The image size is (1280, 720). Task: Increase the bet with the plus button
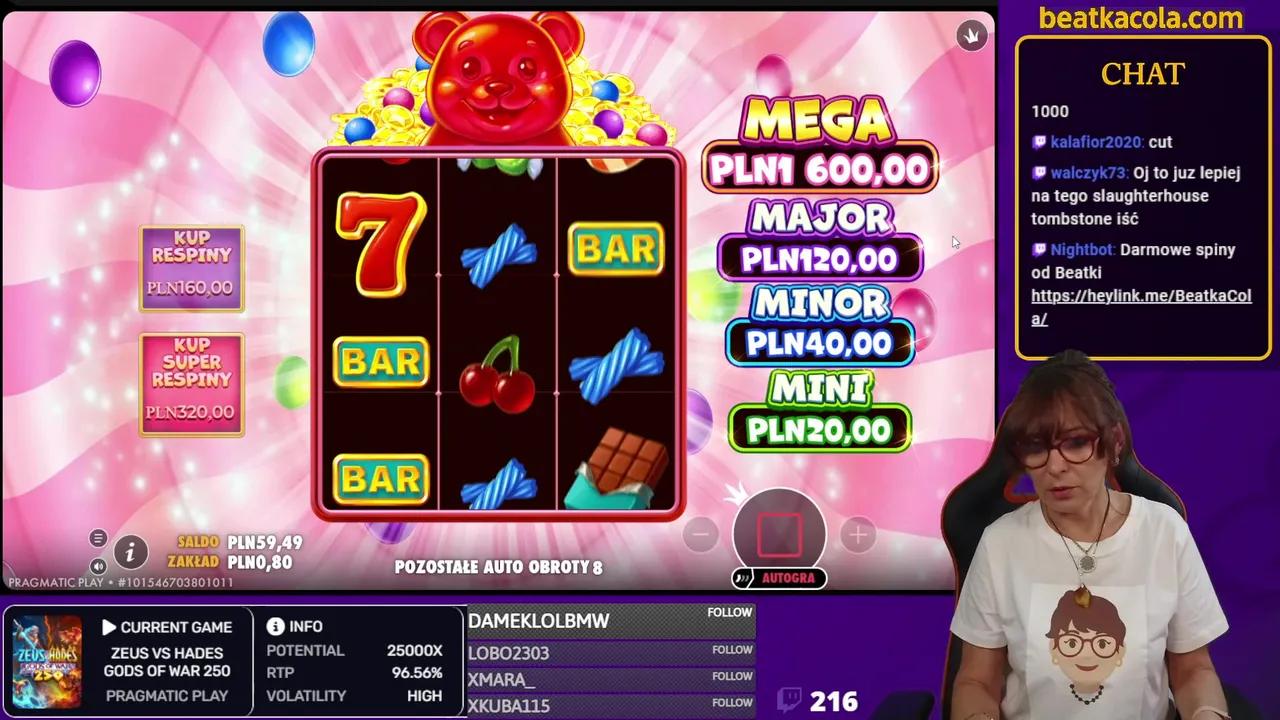pos(859,536)
